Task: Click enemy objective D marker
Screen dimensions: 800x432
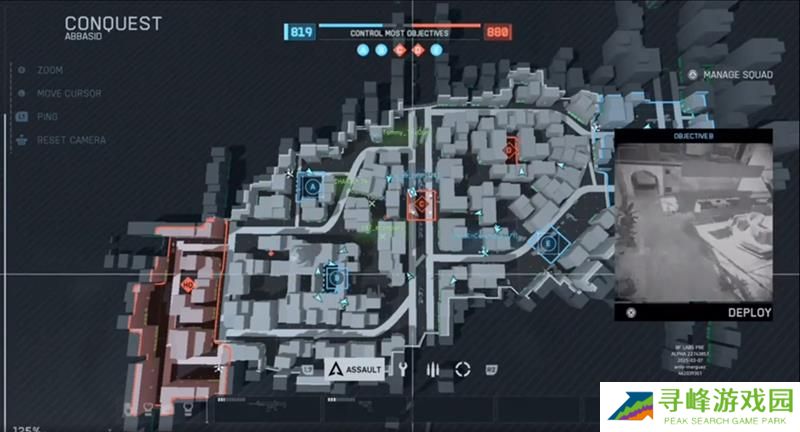Action: coord(510,149)
